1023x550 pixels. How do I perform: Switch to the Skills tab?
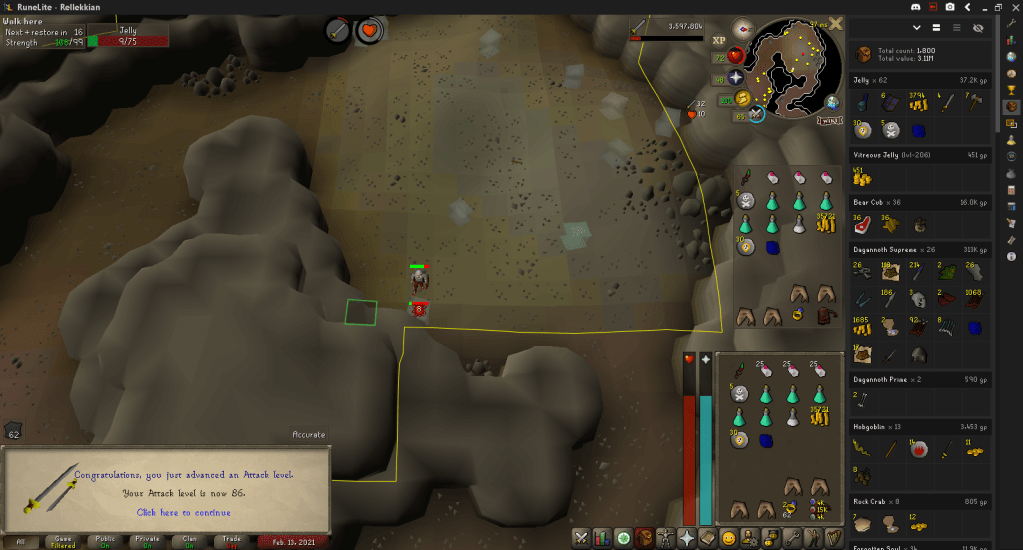coord(603,538)
